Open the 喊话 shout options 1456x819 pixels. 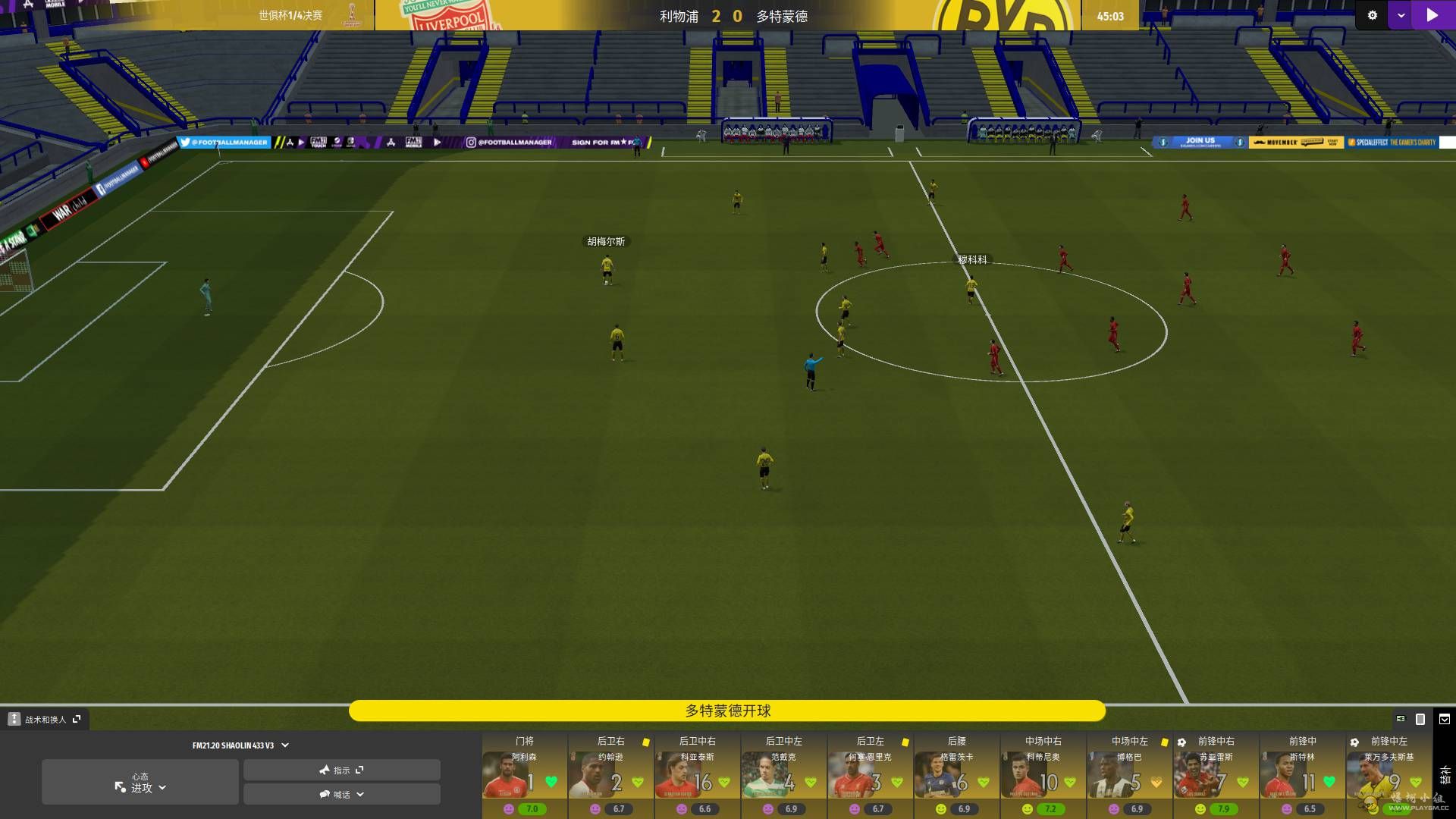pyautogui.click(x=341, y=794)
